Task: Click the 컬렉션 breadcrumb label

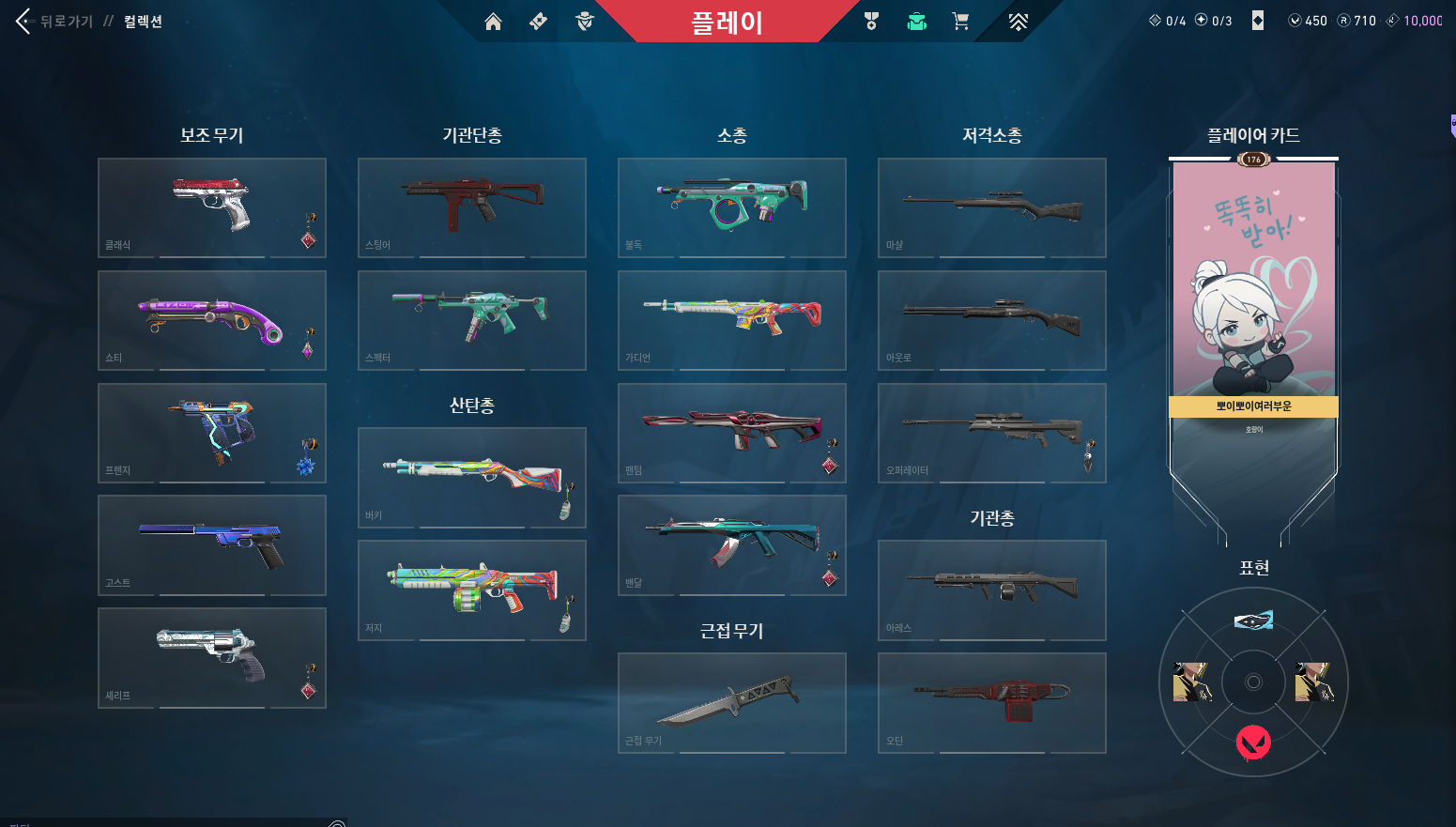Action: pyautogui.click(x=141, y=21)
